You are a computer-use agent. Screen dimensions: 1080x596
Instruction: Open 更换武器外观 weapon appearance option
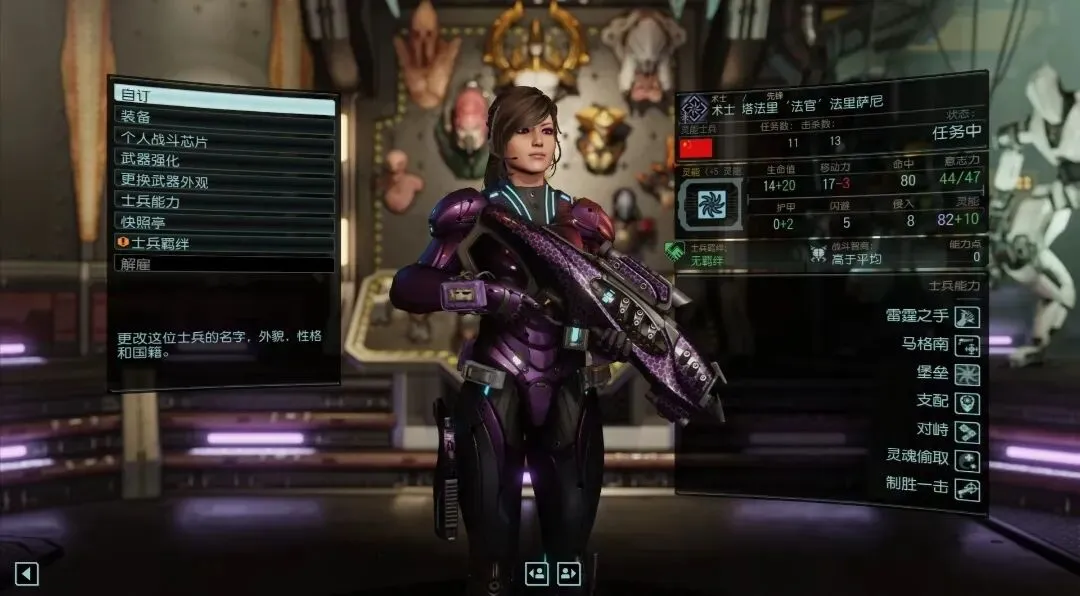coord(224,181)
